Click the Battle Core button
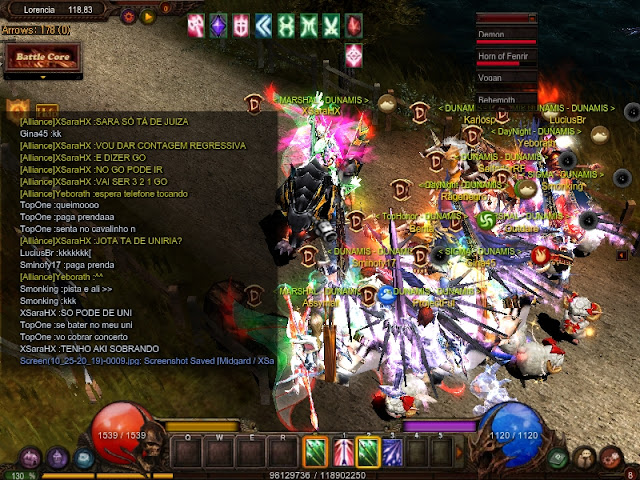Image resolution: width=640 pixels, height=480 pixels. (x=40, y=58)
